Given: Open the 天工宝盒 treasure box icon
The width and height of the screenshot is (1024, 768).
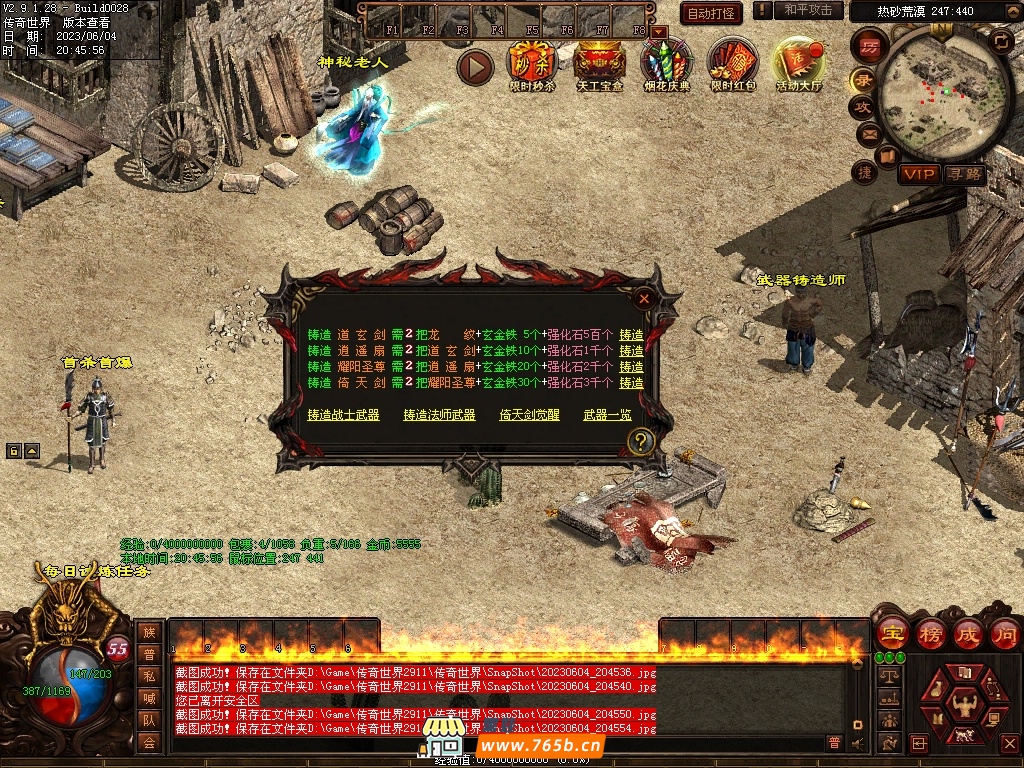Looking at the screenshot, I should coord(600,64).
